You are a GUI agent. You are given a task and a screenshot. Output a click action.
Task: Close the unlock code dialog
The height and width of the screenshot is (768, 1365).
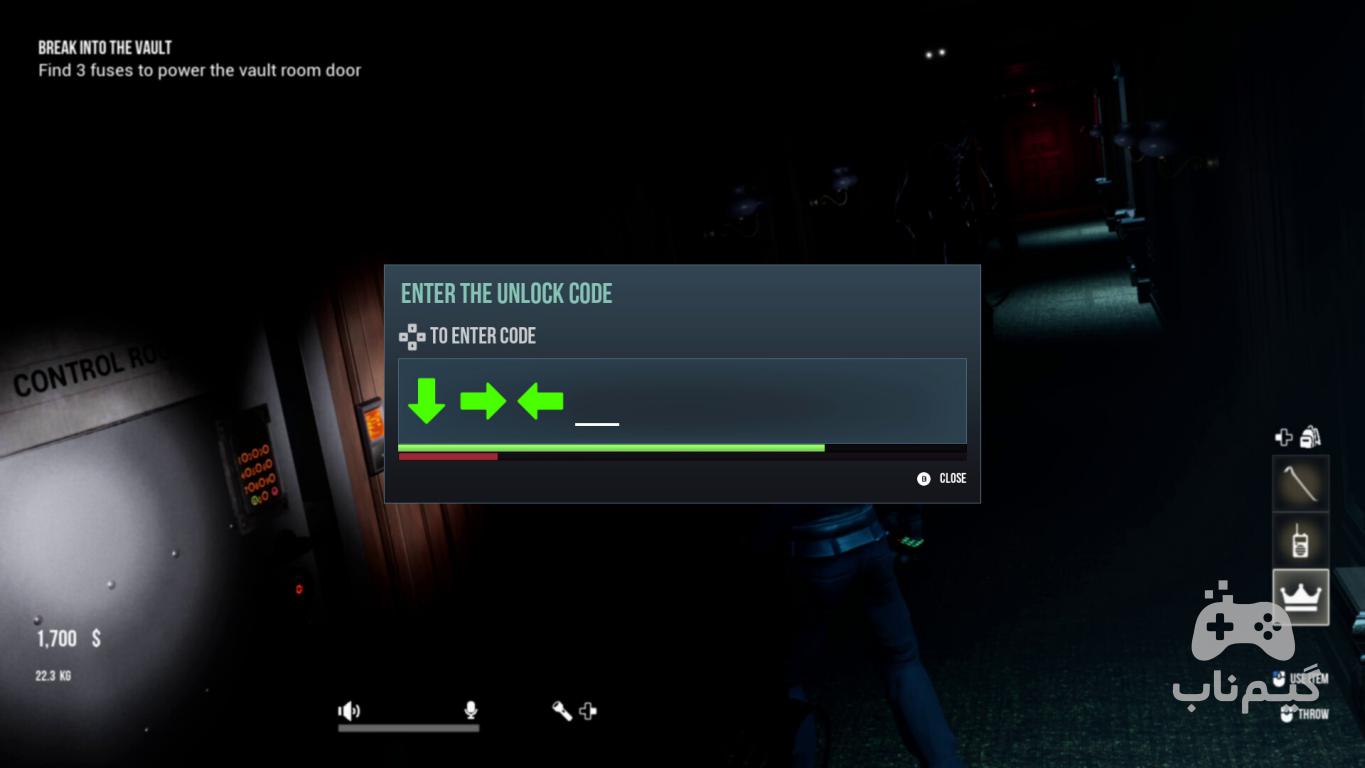pyautogui.click(x=942, y=479)
